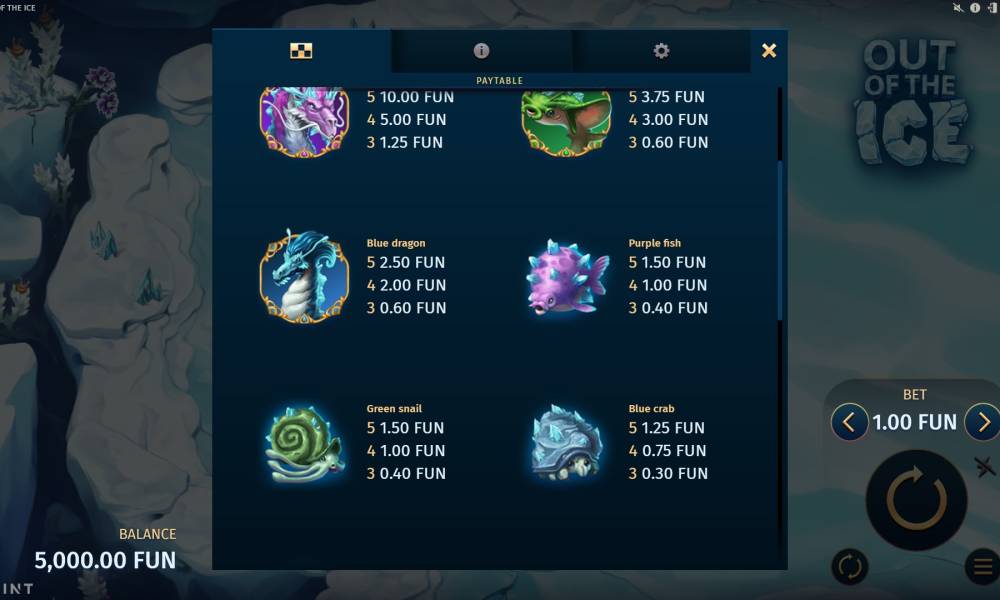This screenshot has width=1000, height=600.
Task: Close the paytable panel
Action: [x=768, y=51]
